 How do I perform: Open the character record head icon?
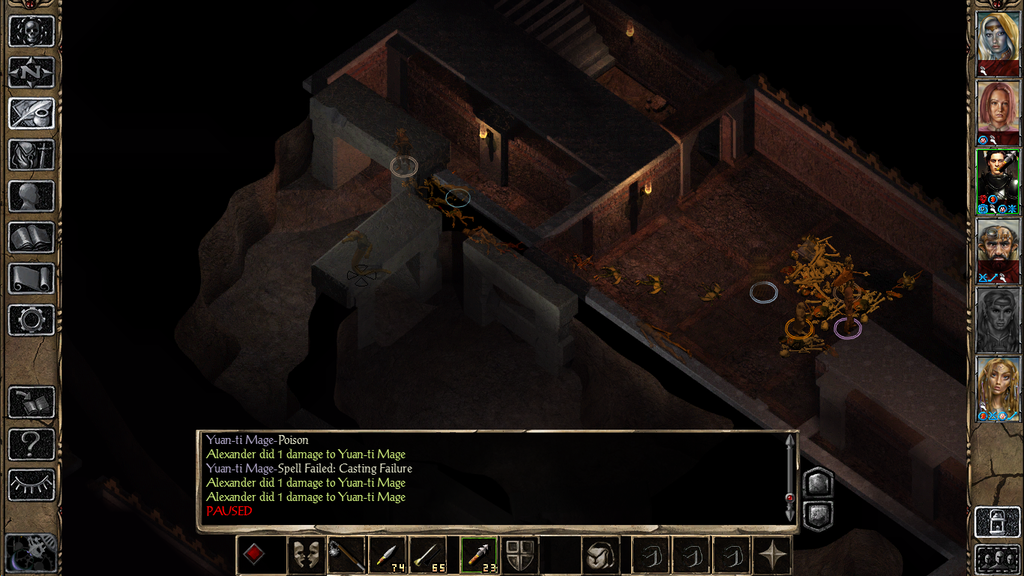31,196
